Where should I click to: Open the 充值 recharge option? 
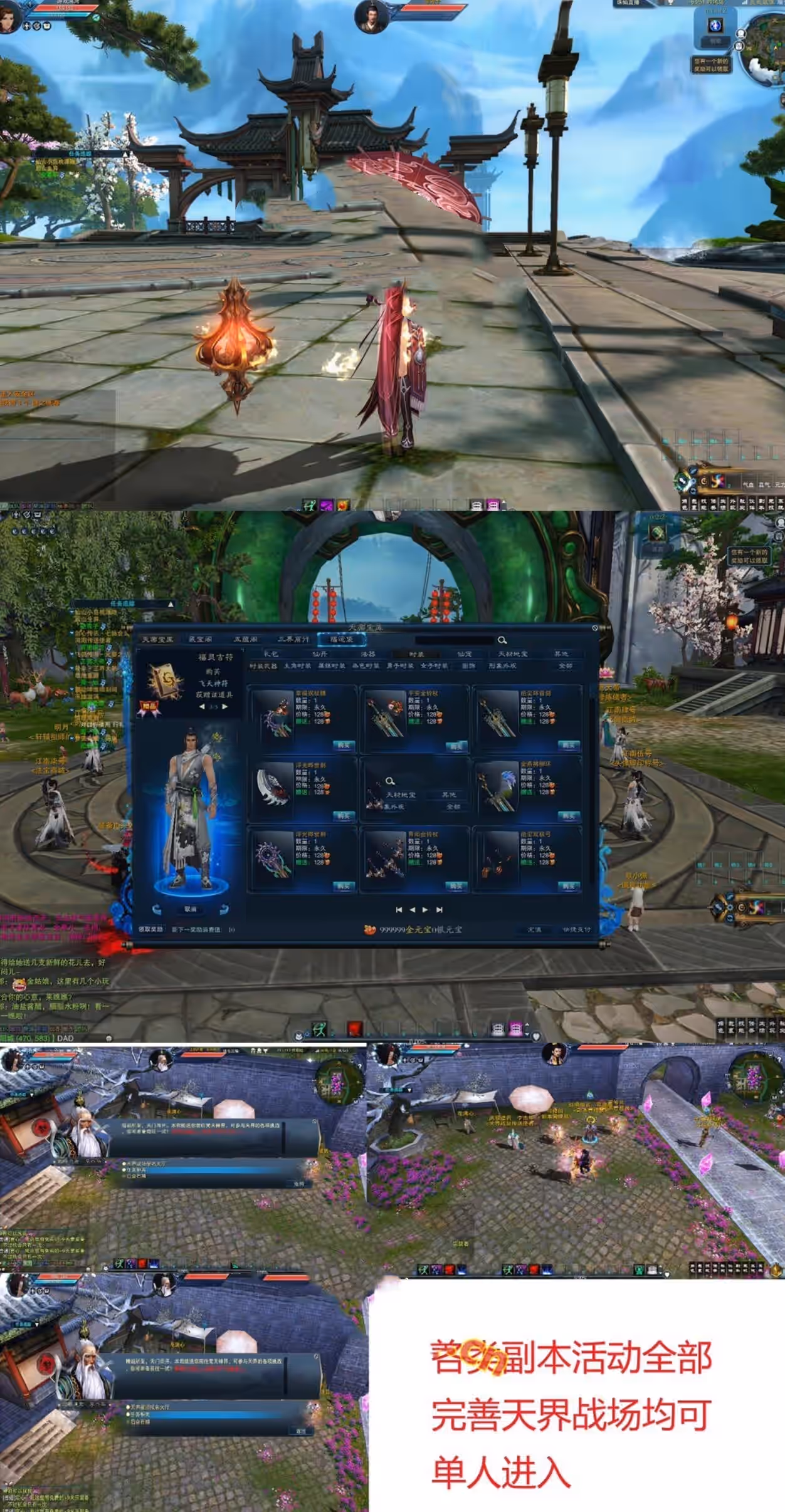534,929
